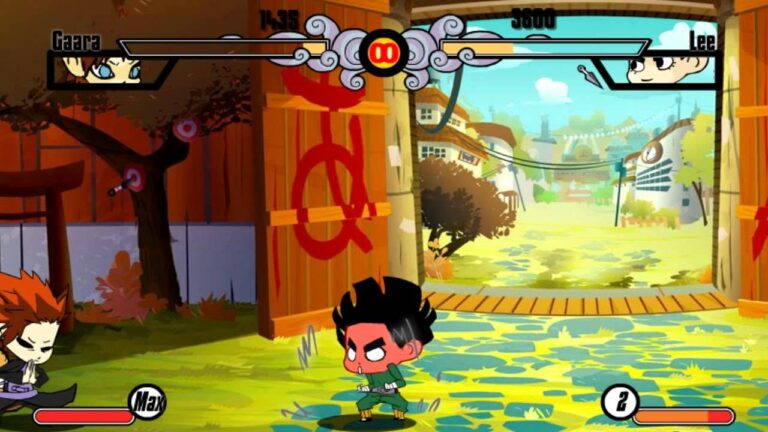
Task: Click Lee's character portrait
Action: point(666,68)
